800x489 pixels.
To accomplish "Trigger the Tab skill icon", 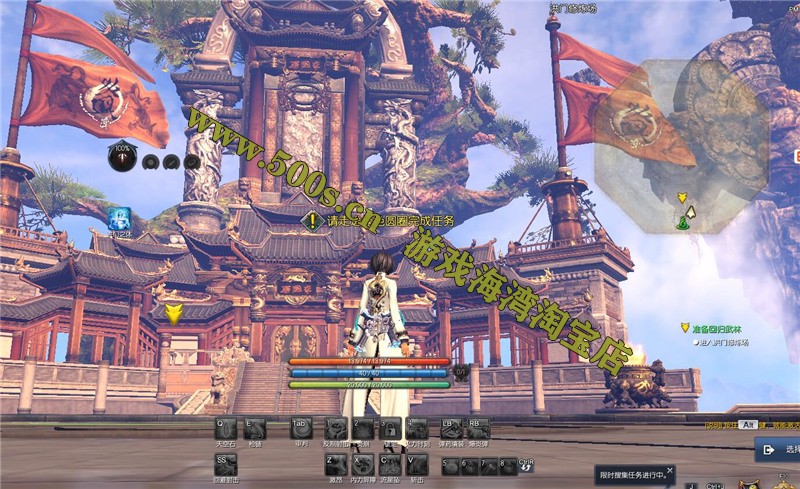I will [x=302, y=428].
